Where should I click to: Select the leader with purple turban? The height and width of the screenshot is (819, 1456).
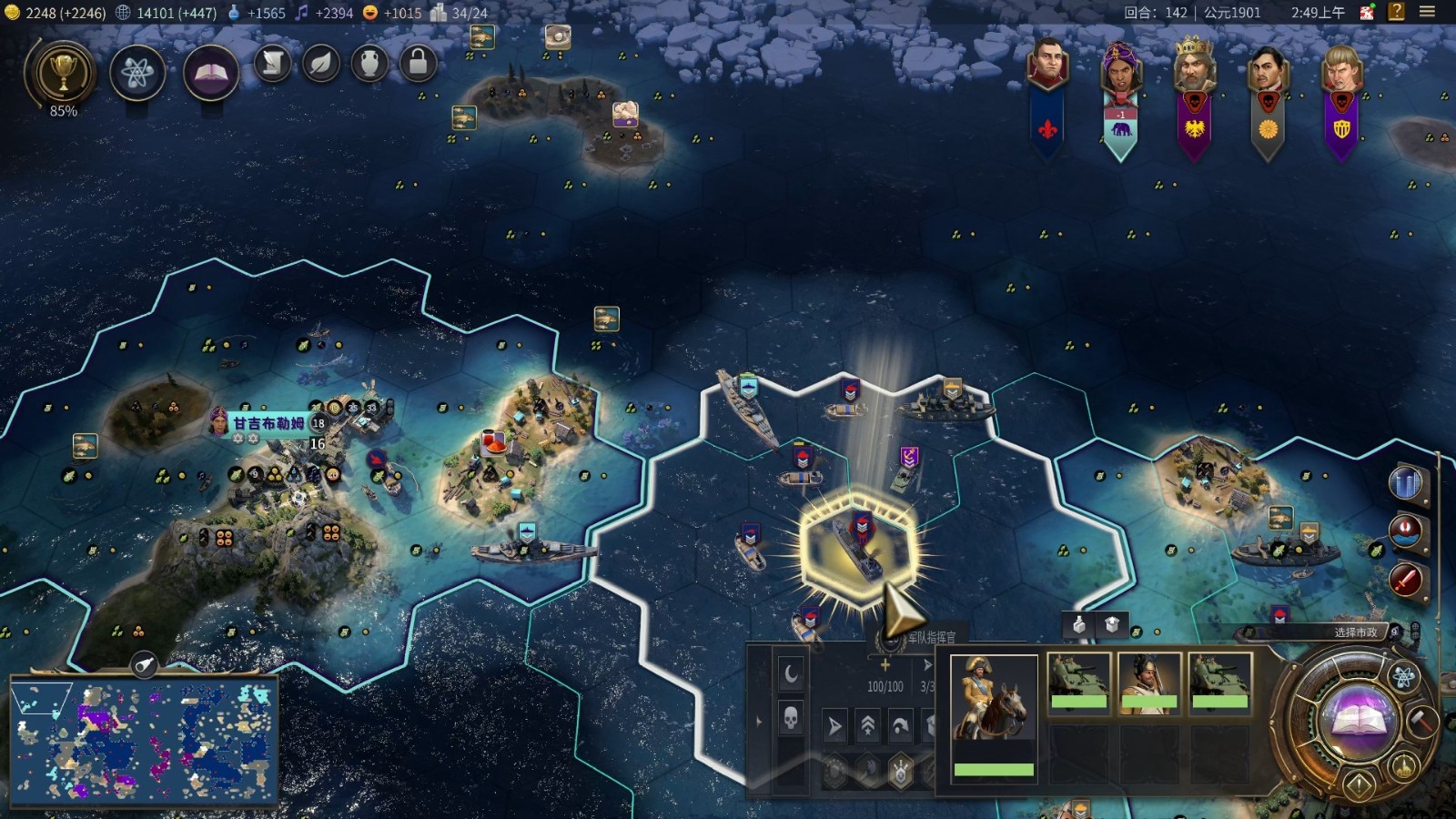1120,68
